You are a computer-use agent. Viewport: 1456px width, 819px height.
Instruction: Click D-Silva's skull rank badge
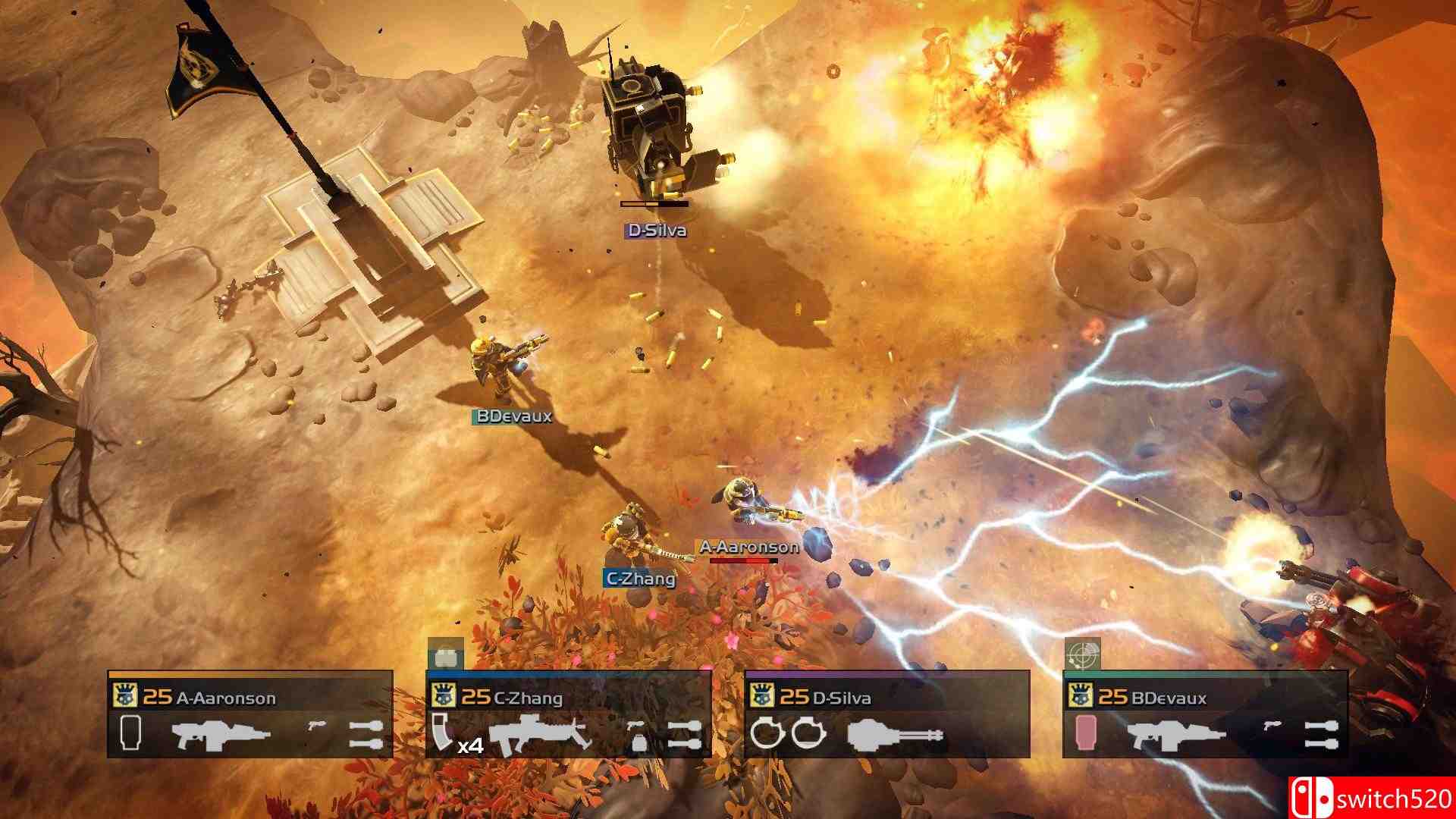click(x=761, y=696)
